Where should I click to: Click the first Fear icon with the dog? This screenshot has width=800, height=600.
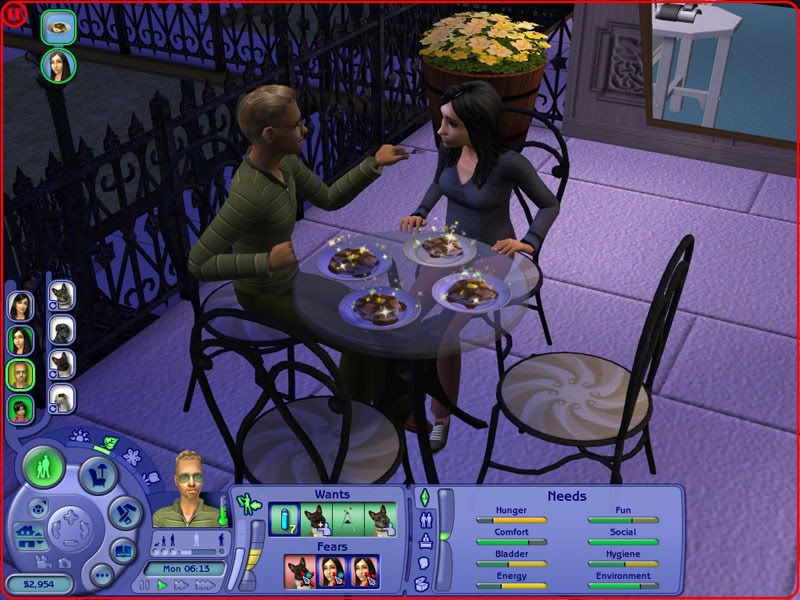coord(299,572)
